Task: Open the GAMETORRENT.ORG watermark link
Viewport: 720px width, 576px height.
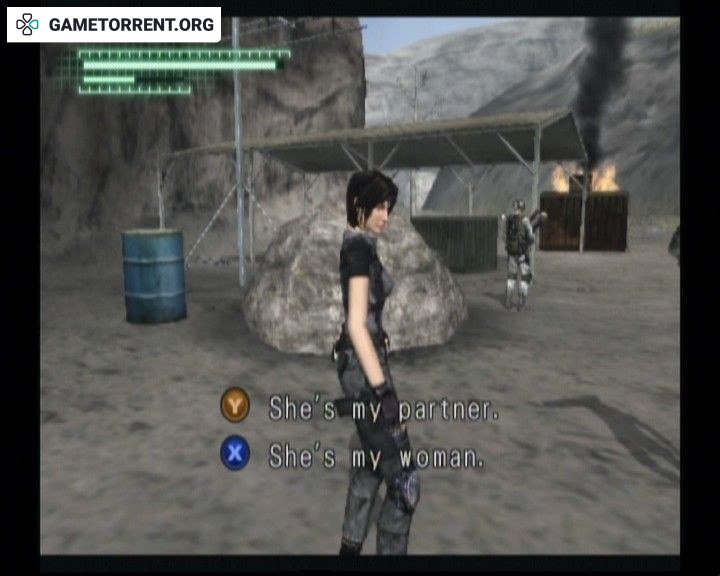Action: point(115,25)
